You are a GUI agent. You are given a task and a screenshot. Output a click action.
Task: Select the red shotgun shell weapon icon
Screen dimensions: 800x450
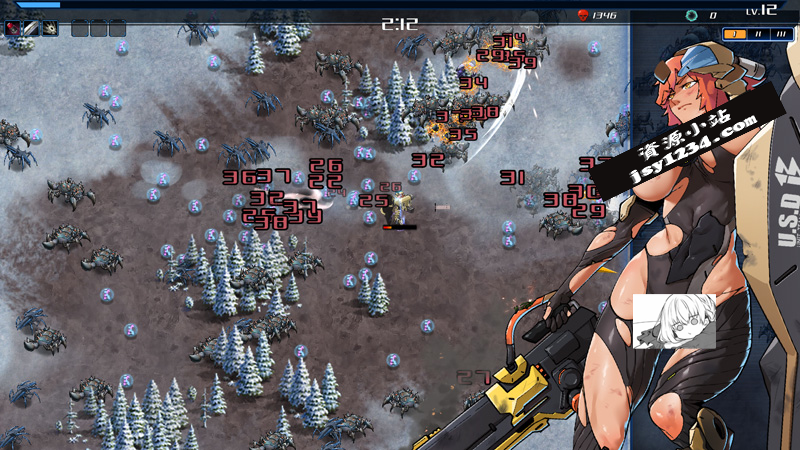pyautogui.click(x=14, y=28)
